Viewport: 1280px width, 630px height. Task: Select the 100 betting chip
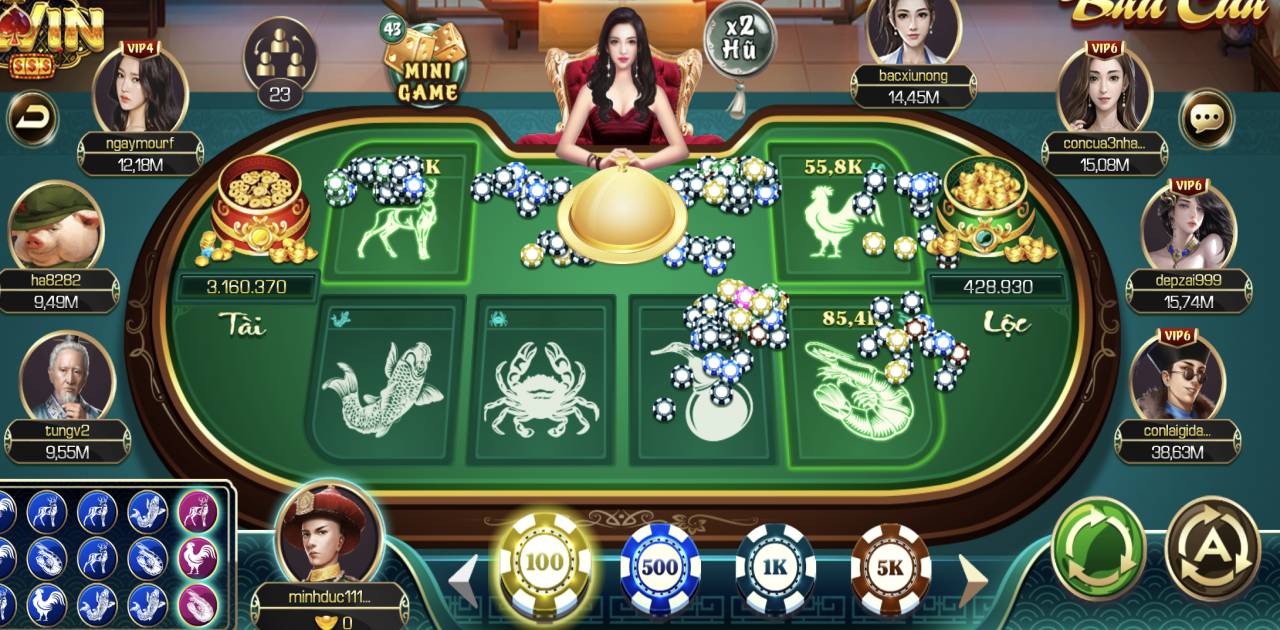(544, 563)
